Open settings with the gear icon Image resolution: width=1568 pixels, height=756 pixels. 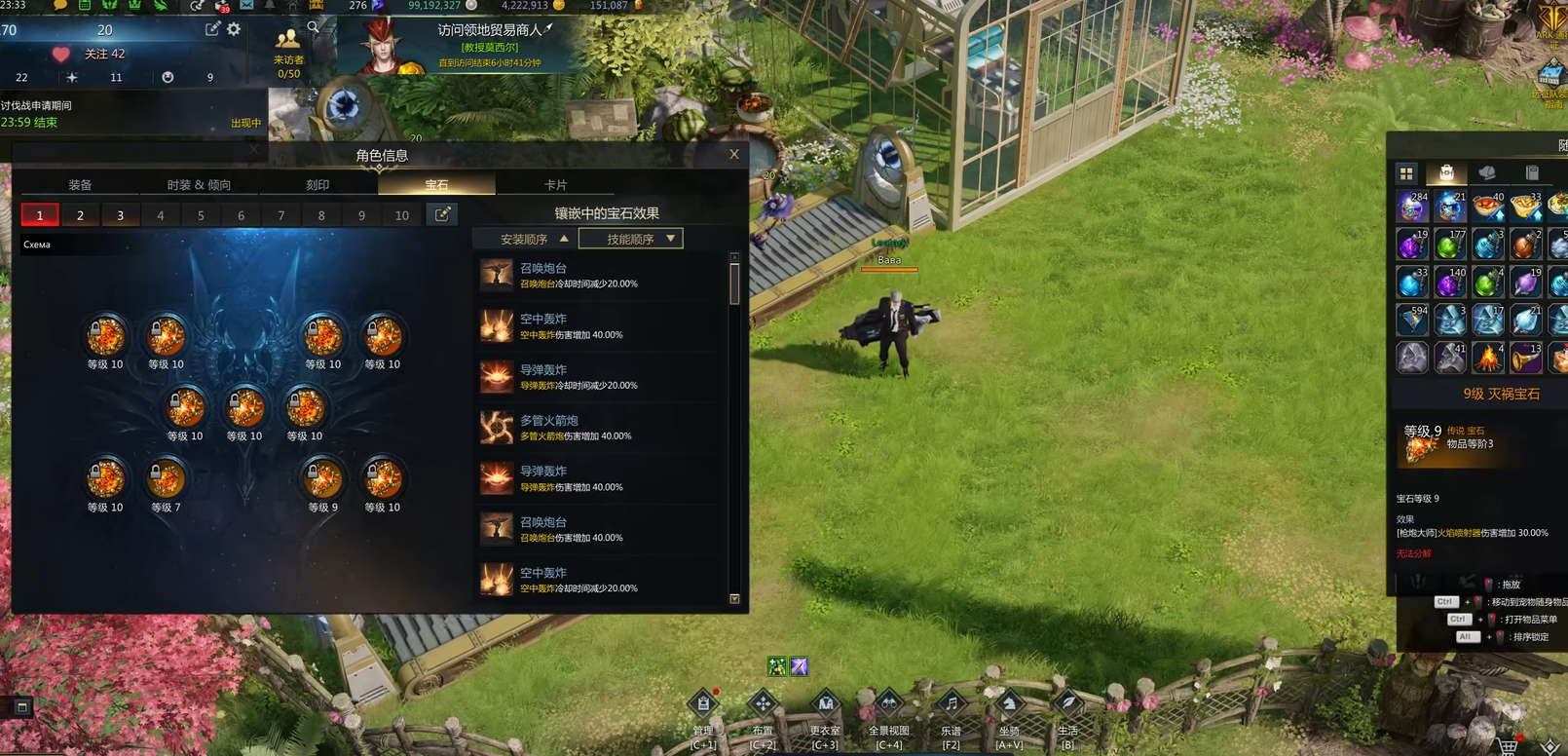234,29
